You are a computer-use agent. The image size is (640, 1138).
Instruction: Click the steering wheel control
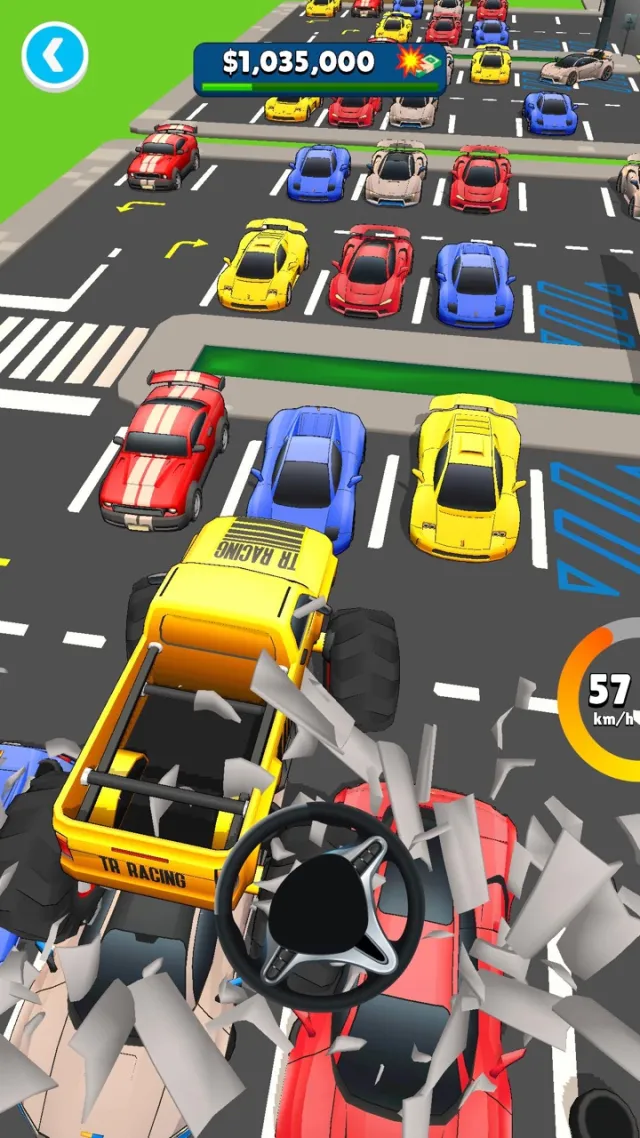tap(319, 906)
